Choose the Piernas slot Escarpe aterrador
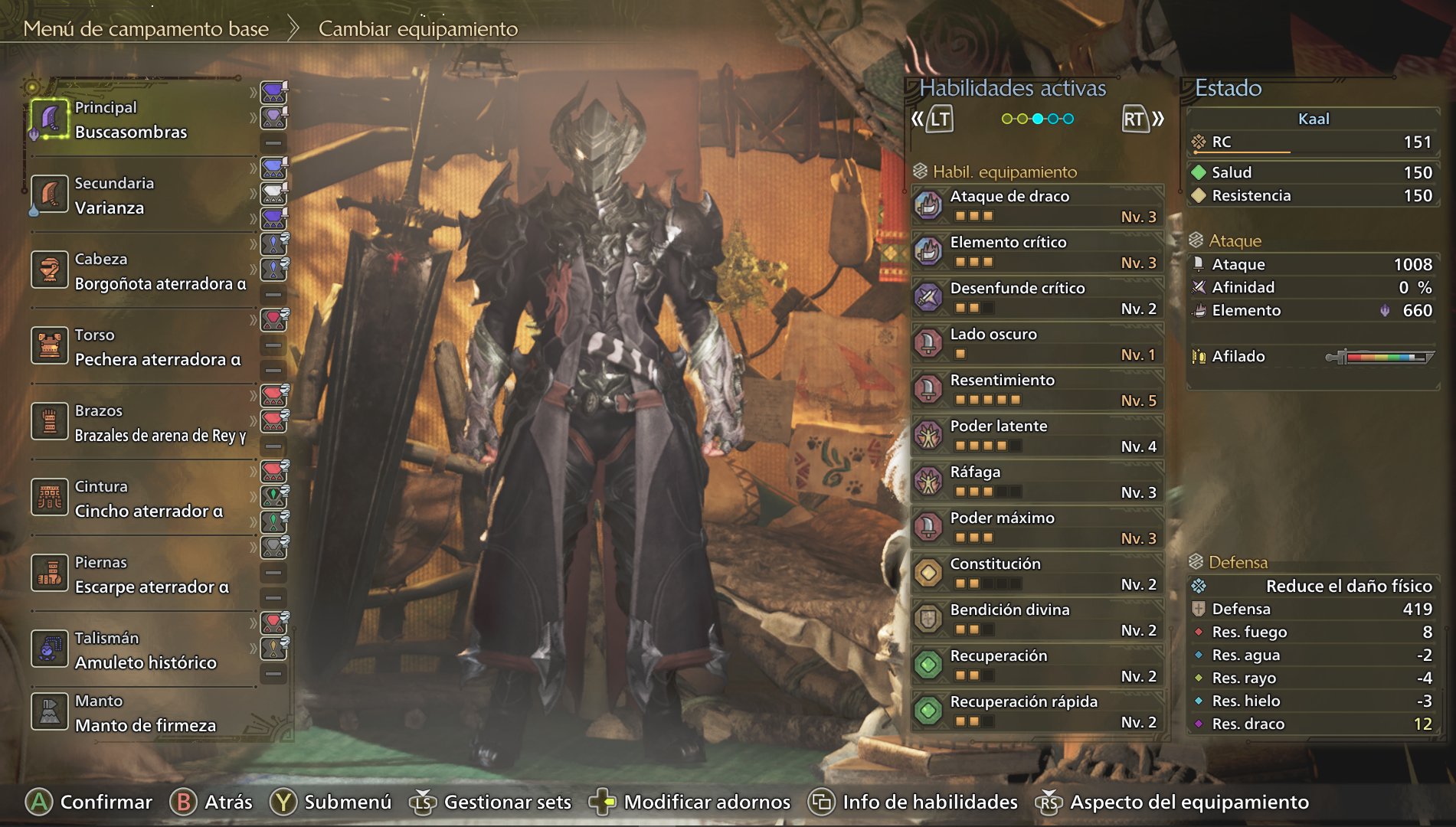1456x827 pixels. (152, 575)
